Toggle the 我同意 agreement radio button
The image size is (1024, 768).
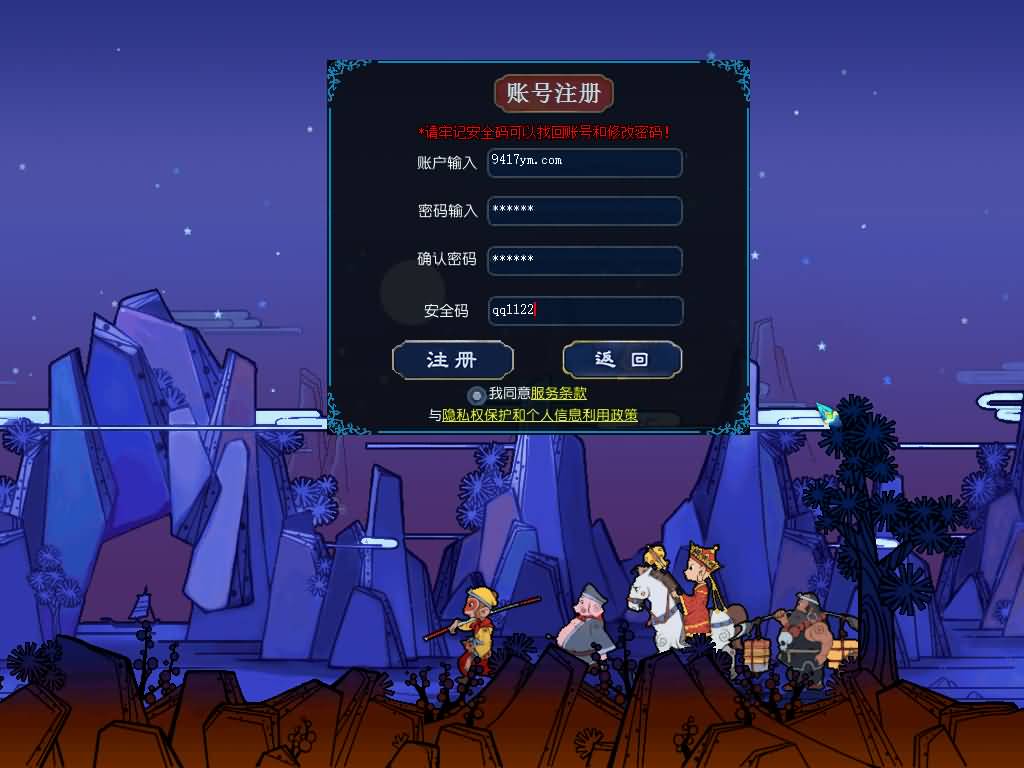tap(477, 395)
